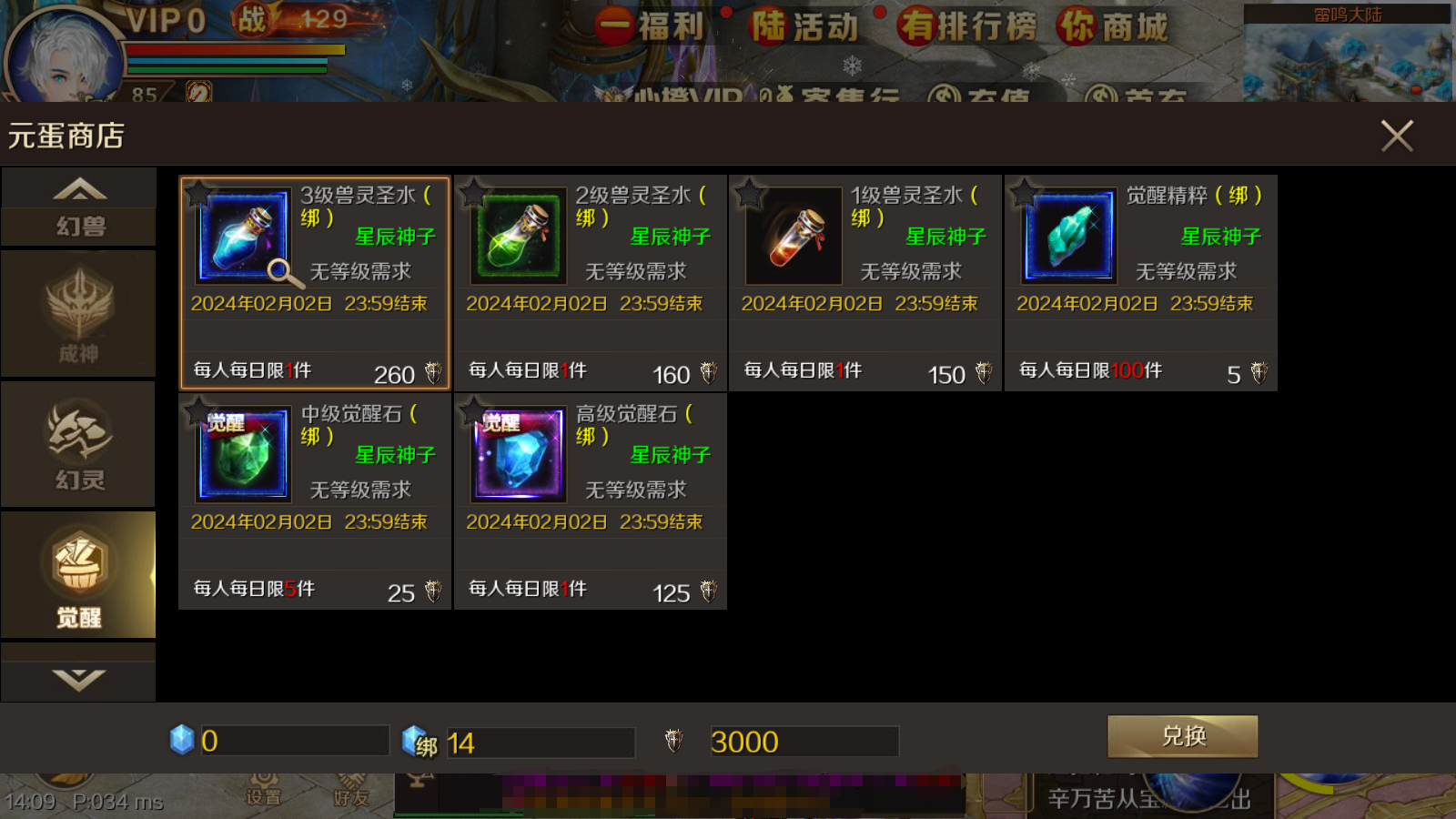Click the down arrow below category tabs

(x=79, y=679)
